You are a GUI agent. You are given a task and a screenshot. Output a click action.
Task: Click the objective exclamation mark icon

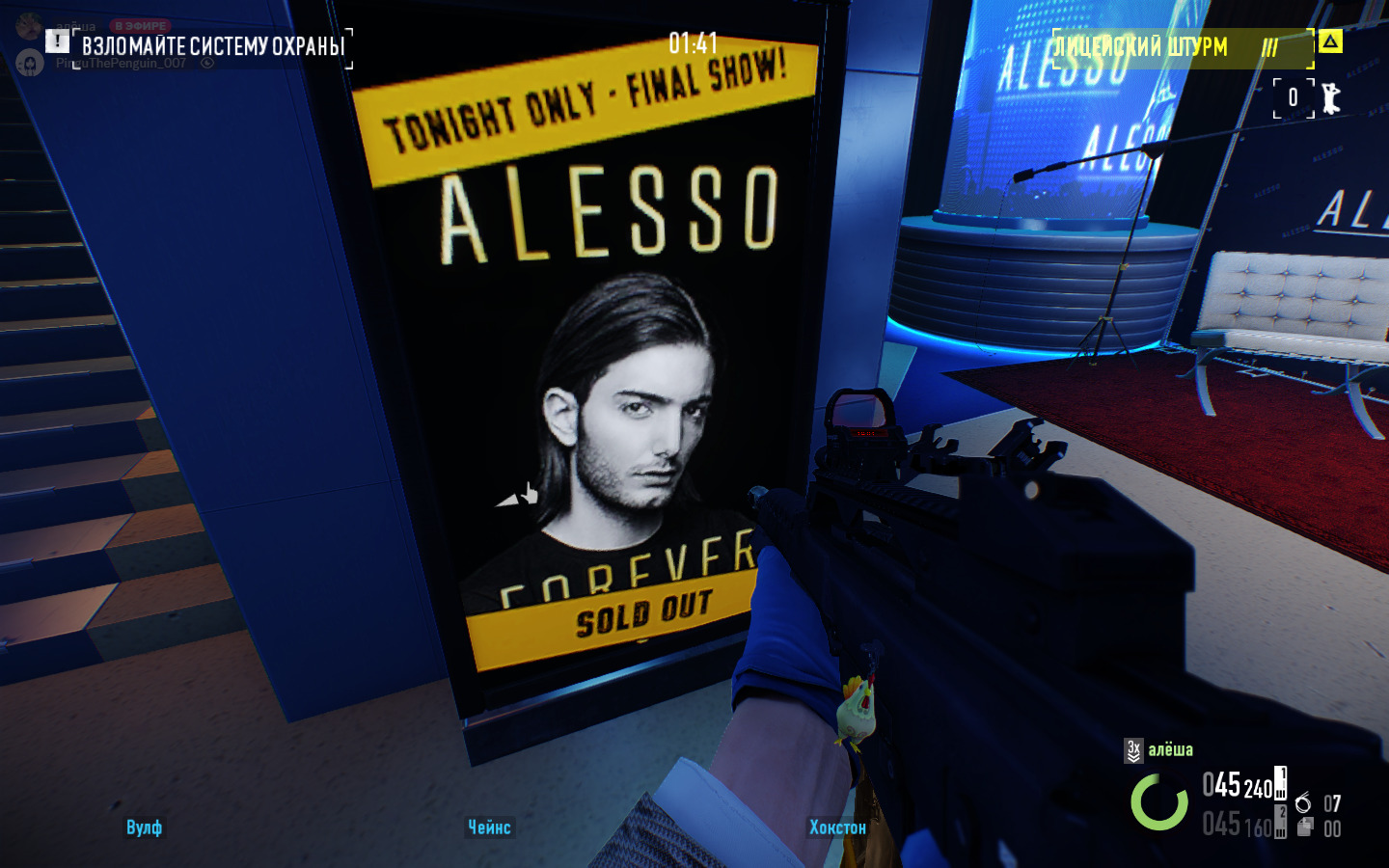[57, 41]
